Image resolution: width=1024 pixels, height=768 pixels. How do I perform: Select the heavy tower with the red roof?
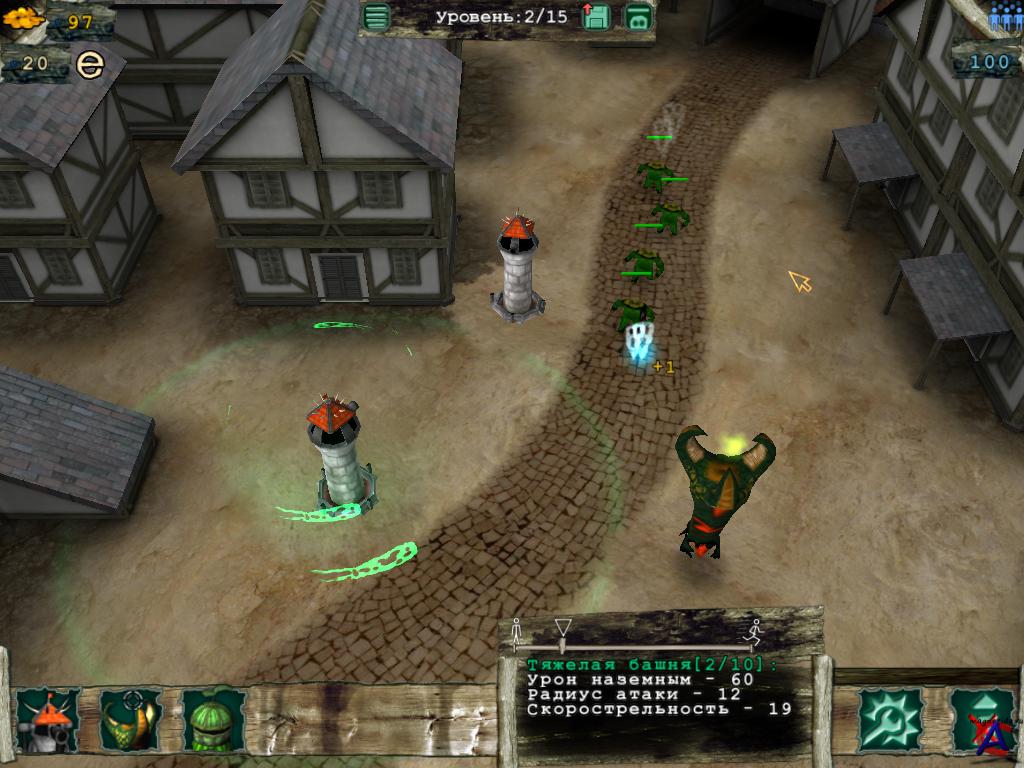coord(47,720)
